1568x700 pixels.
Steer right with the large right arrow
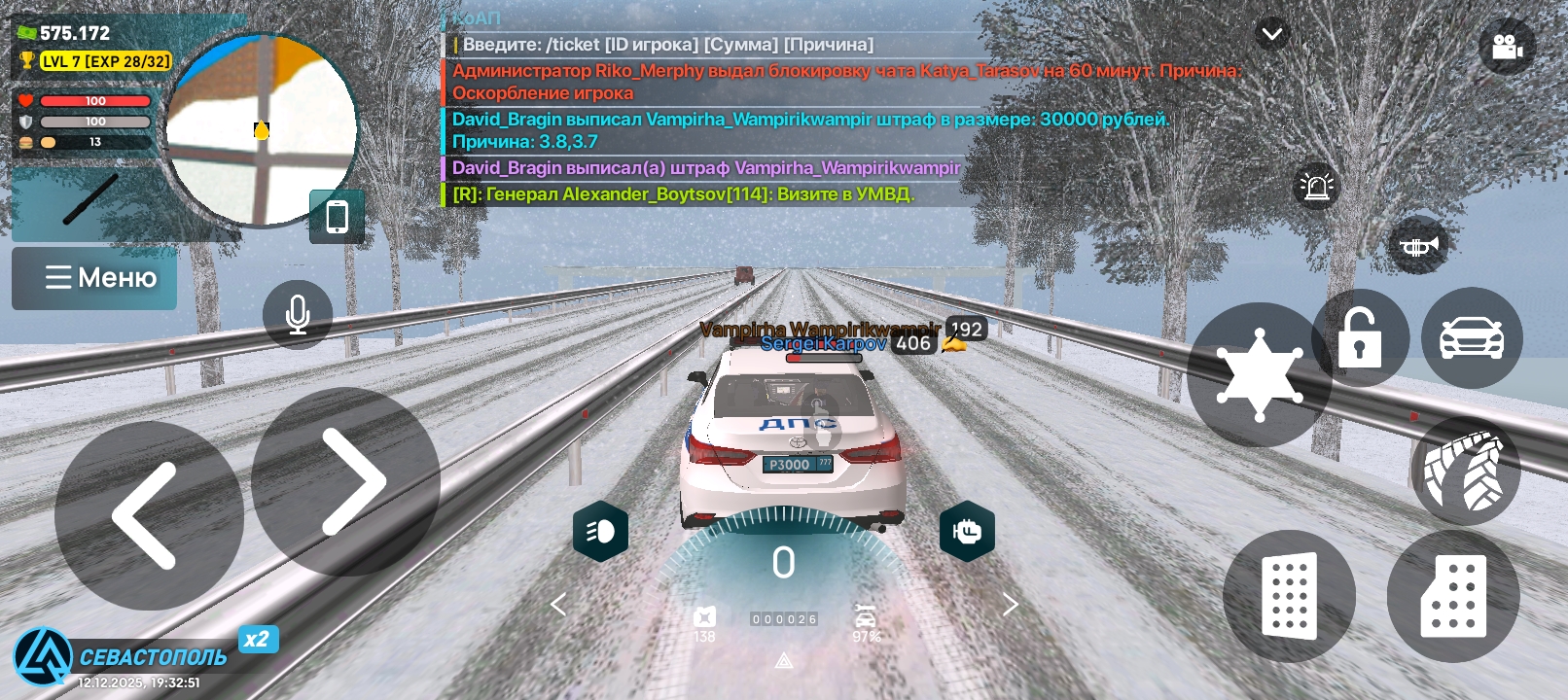point(346,482)
